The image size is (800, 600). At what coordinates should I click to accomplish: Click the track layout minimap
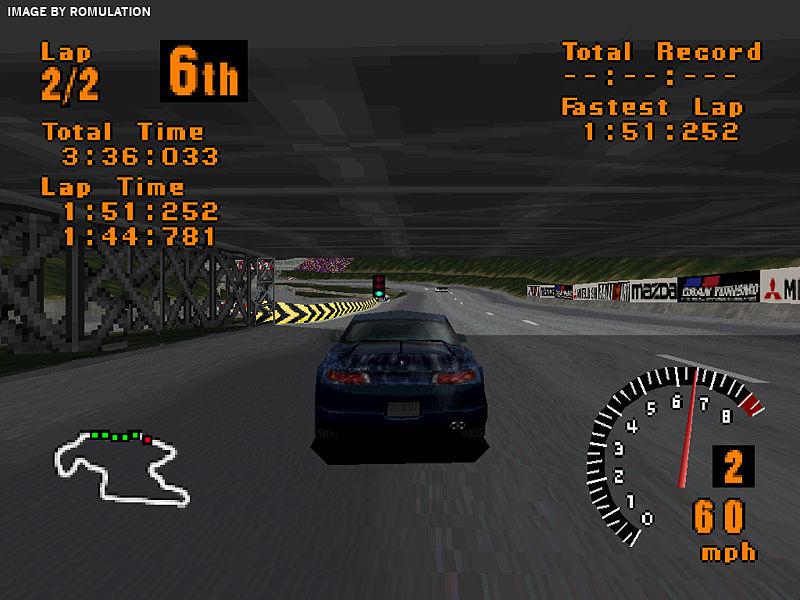118,466
